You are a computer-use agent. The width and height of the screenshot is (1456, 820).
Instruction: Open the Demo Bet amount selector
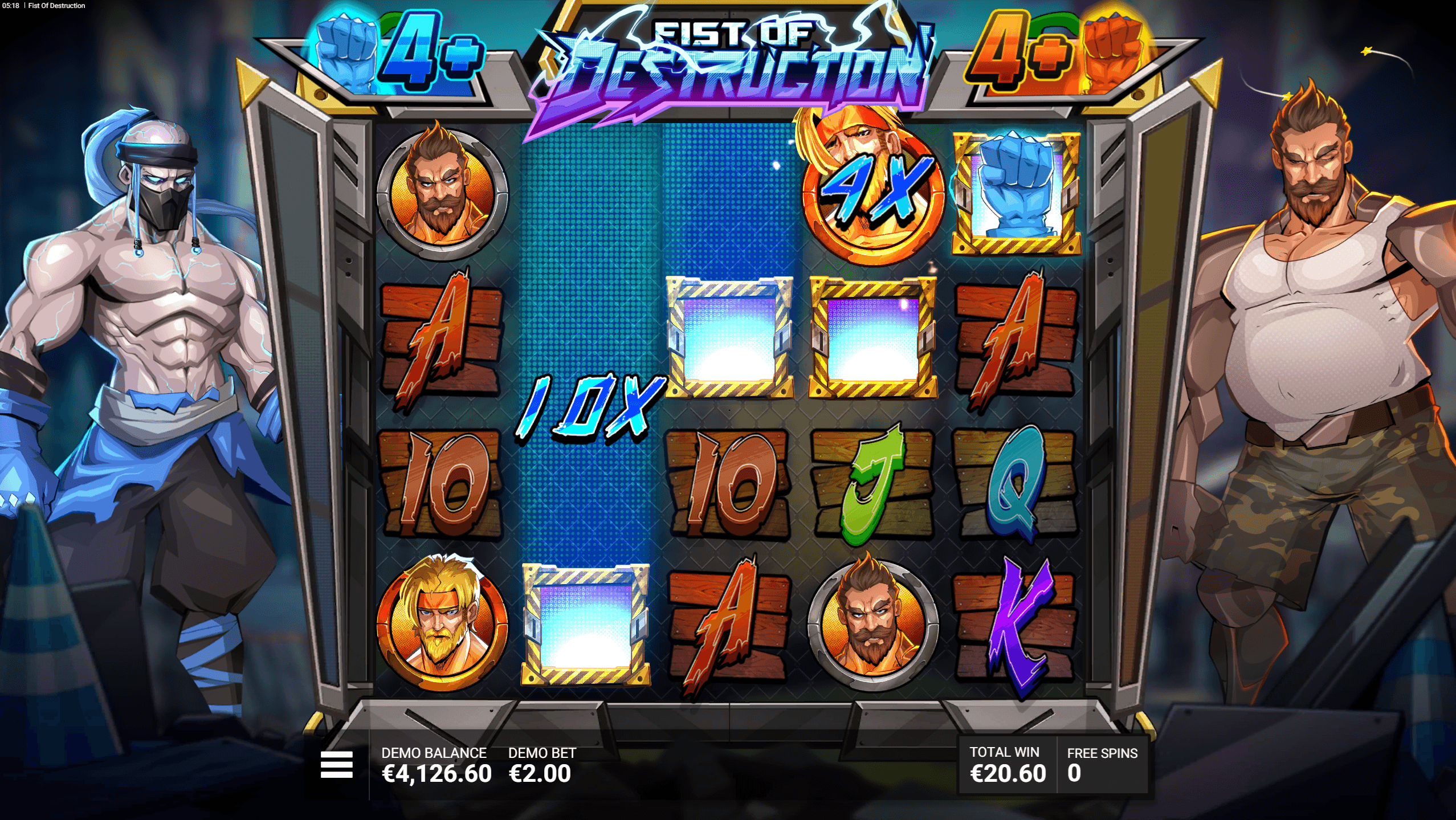coord(541,765)
